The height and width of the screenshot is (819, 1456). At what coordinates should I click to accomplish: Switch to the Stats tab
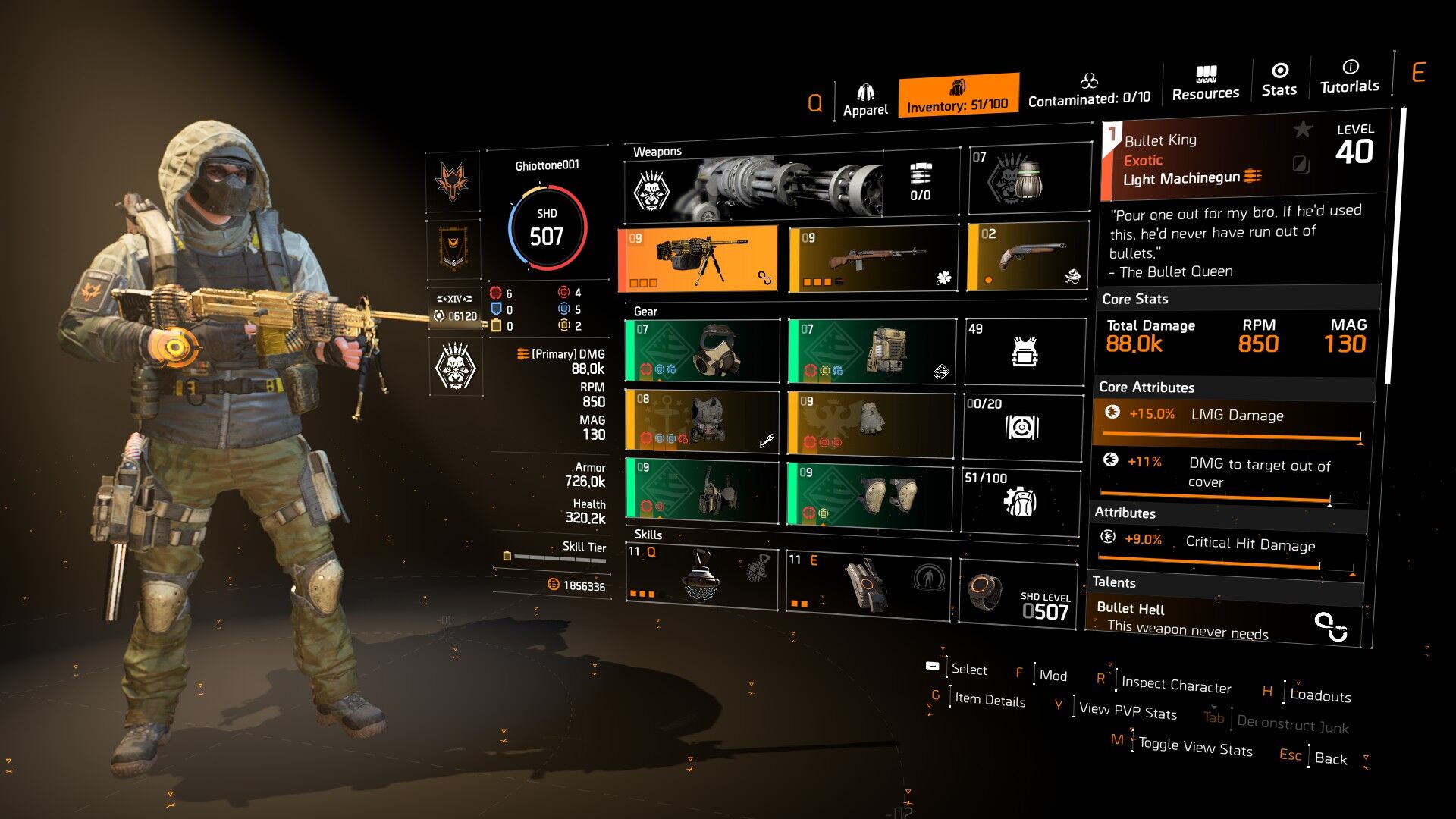pyautogui.click(x=1279, y=80)
